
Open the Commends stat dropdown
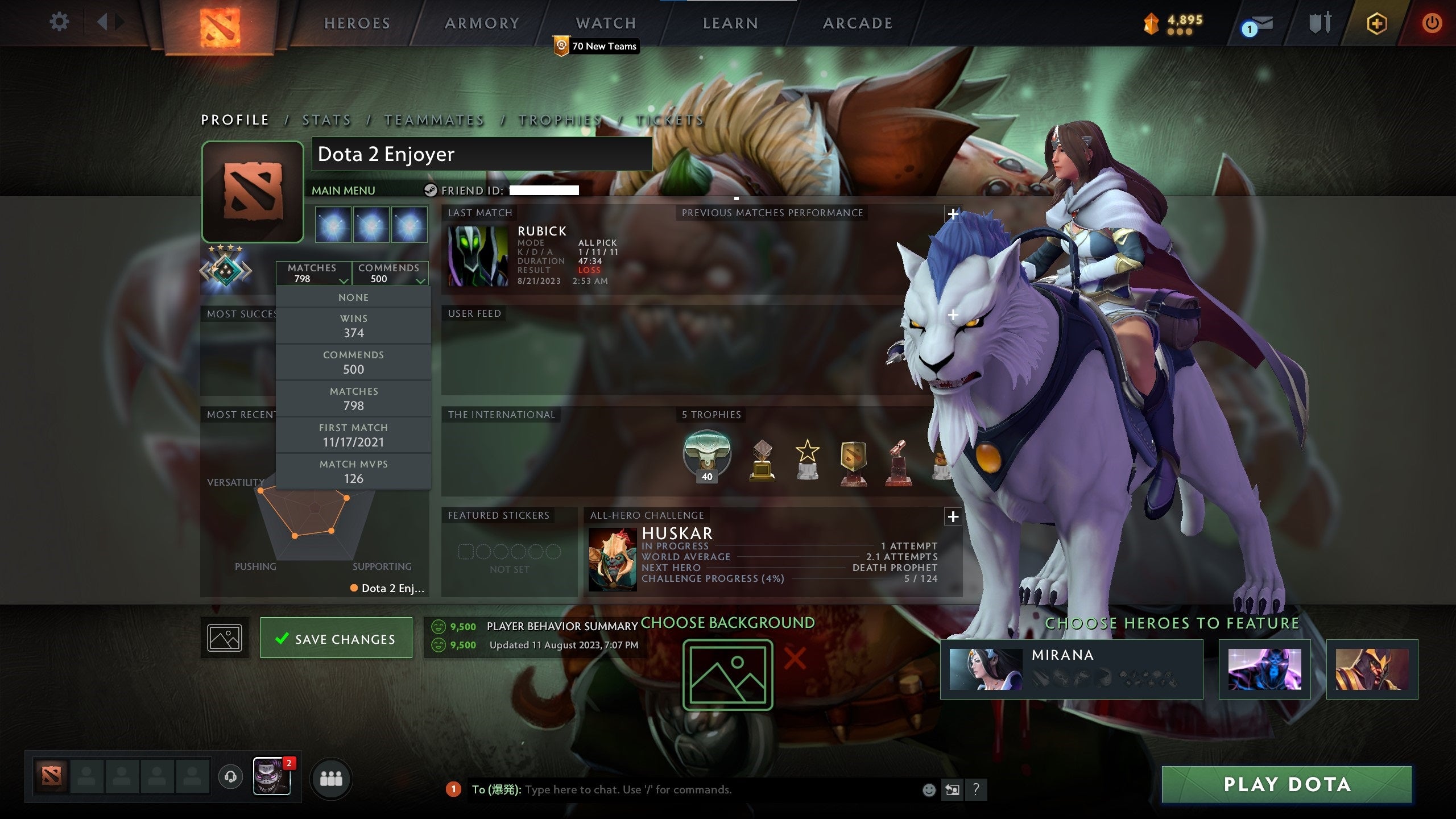click(391, 273)
